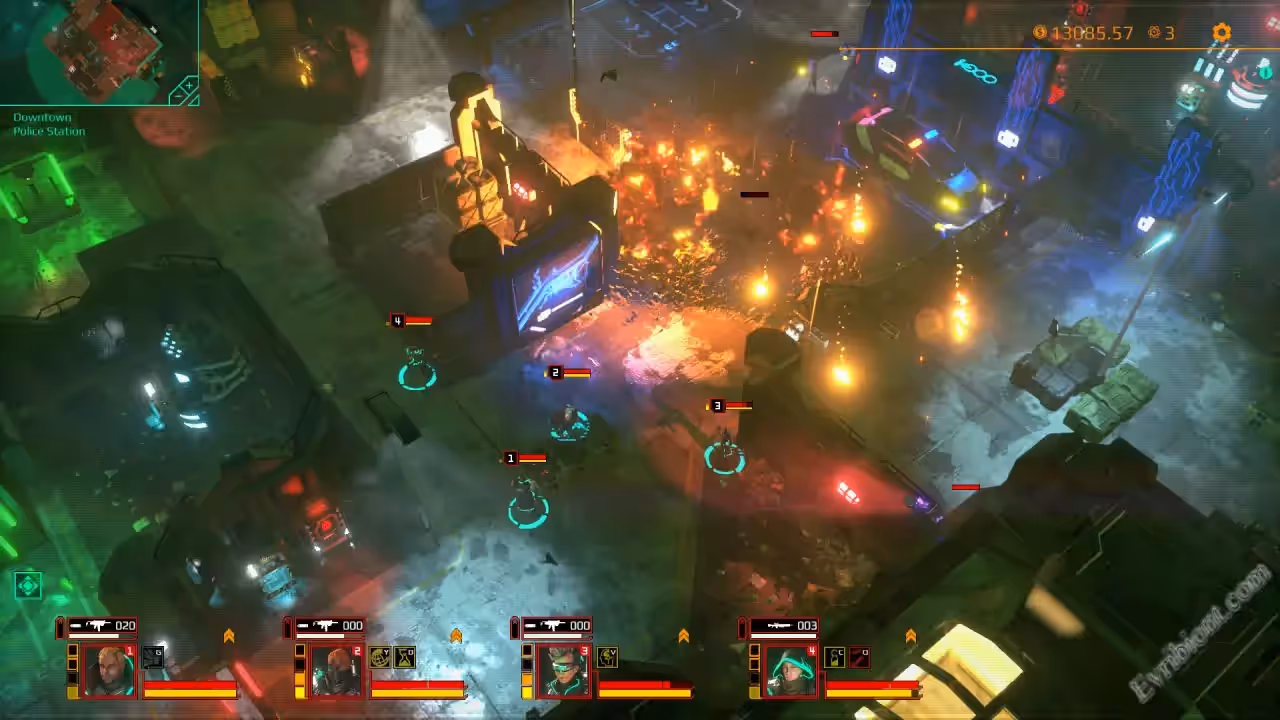This screenshot has height=720, width=1280.
Task: Activate agent 1's ability marked G
Action: click(x=152, y=657)
